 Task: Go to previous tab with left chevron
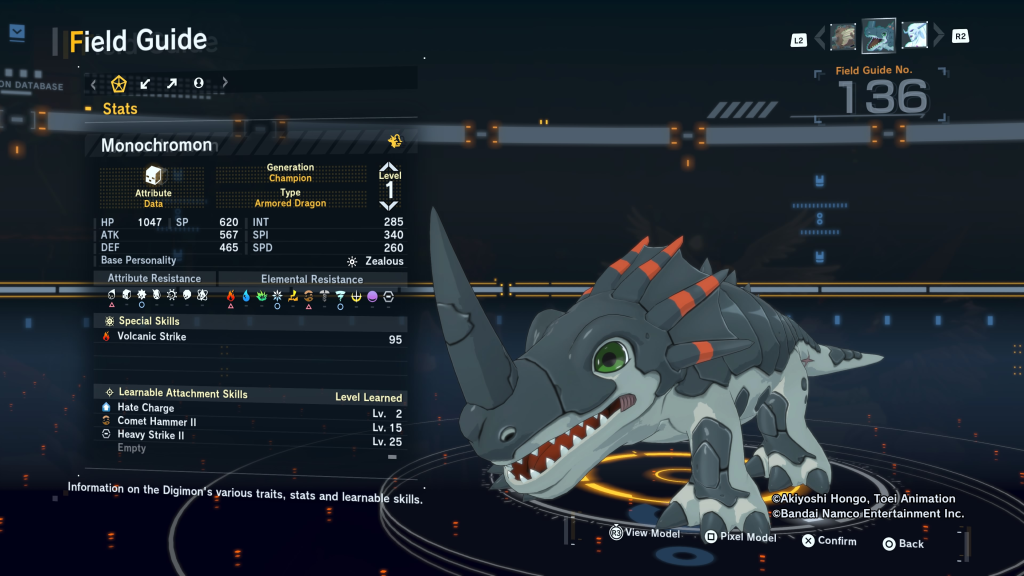click(x=94, y=84)
